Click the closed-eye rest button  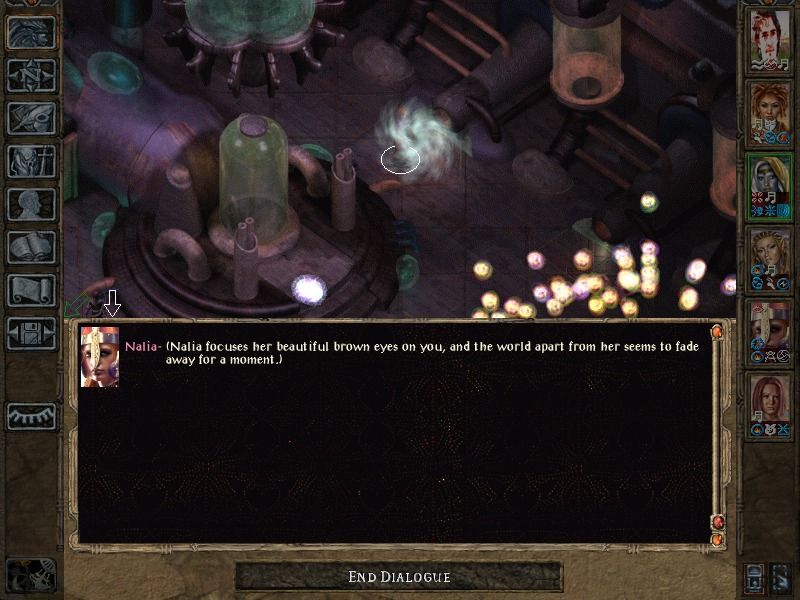(31, 415)
